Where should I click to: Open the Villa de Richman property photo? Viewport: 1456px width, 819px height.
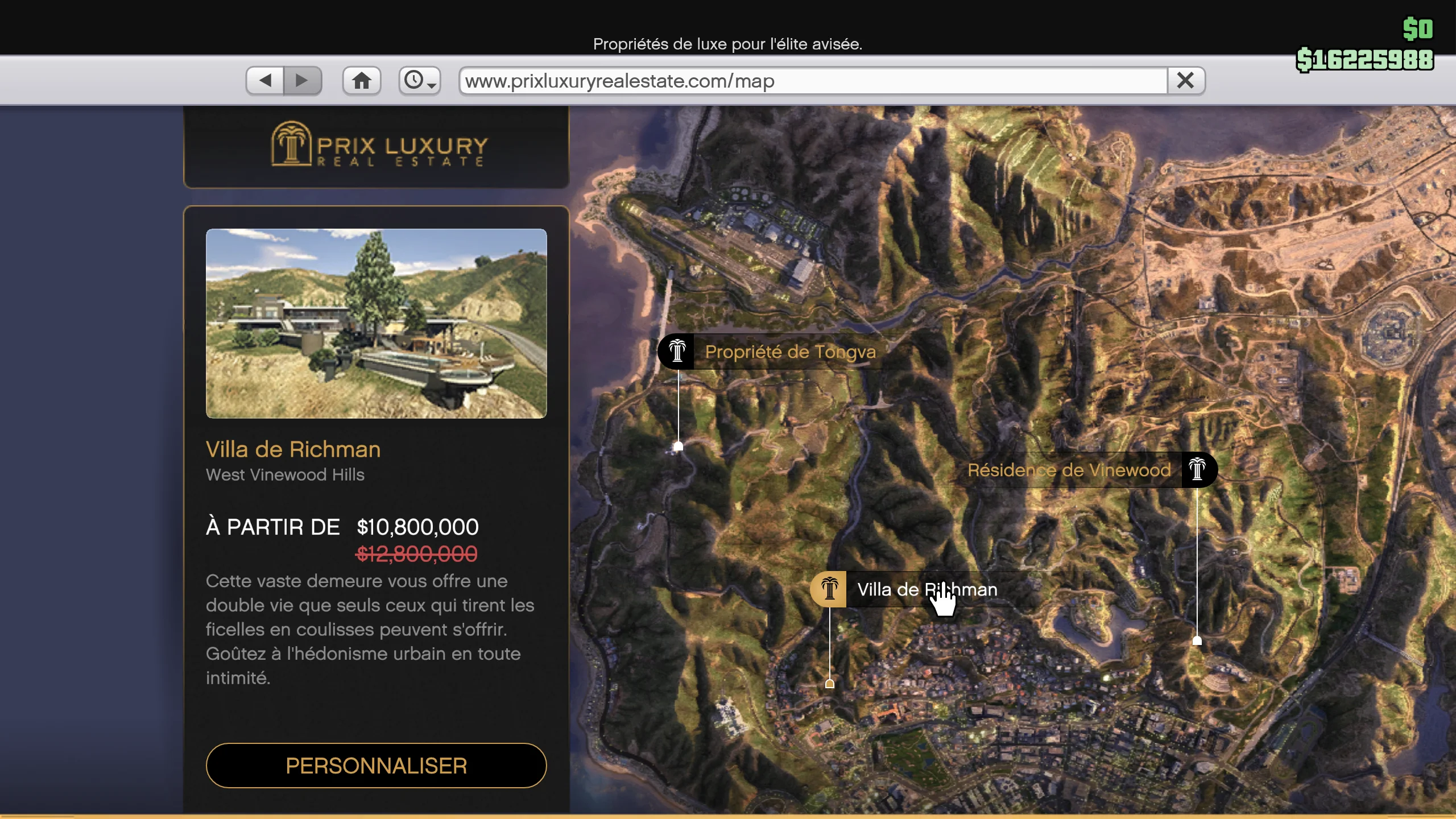click(376, 323)
